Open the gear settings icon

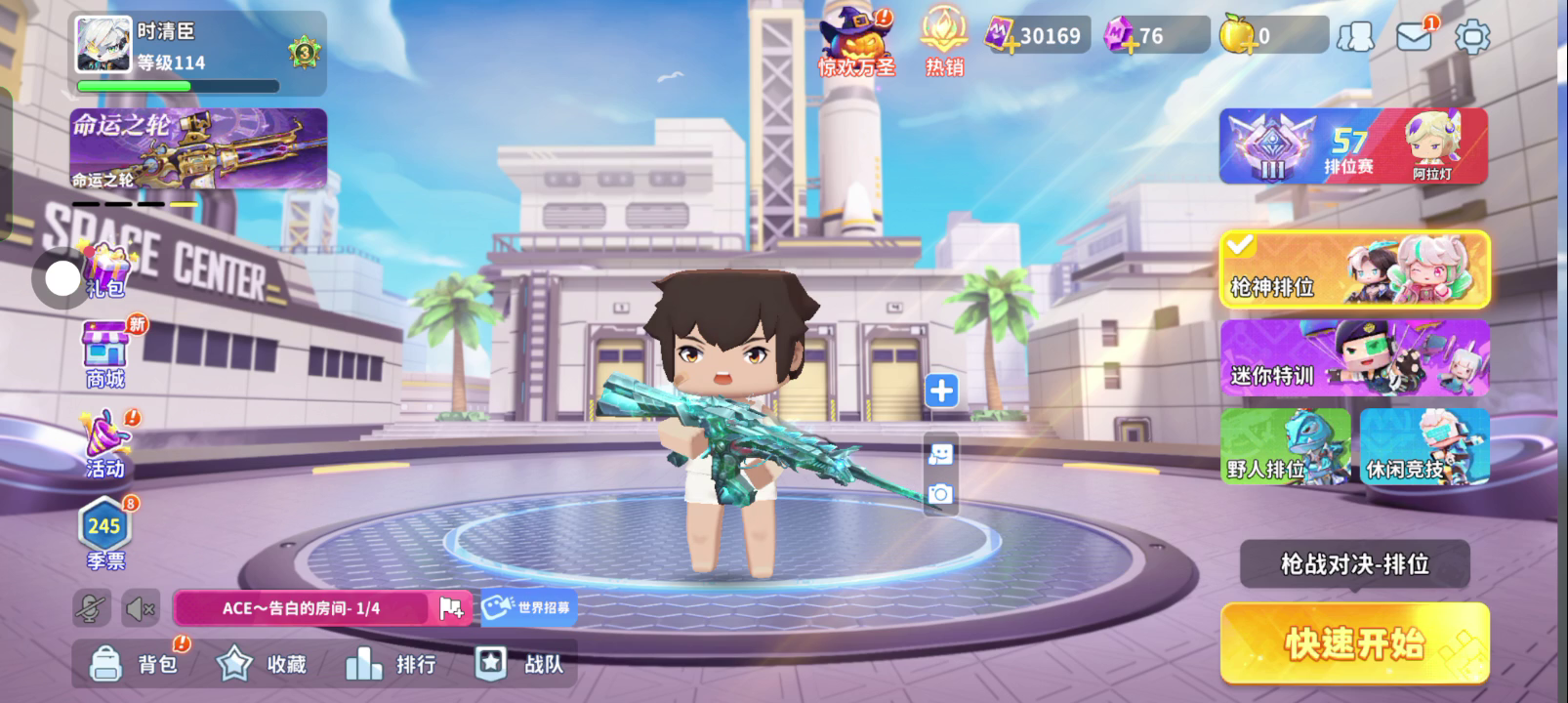pyautogui.click(x=1471, y=37)
